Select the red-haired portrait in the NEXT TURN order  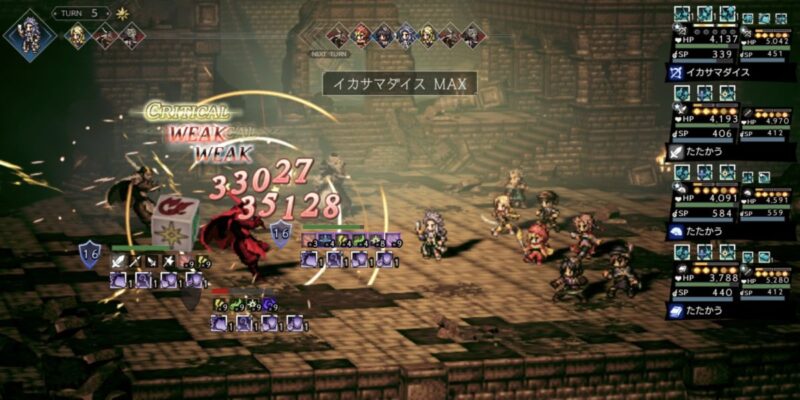pos(361,35)
